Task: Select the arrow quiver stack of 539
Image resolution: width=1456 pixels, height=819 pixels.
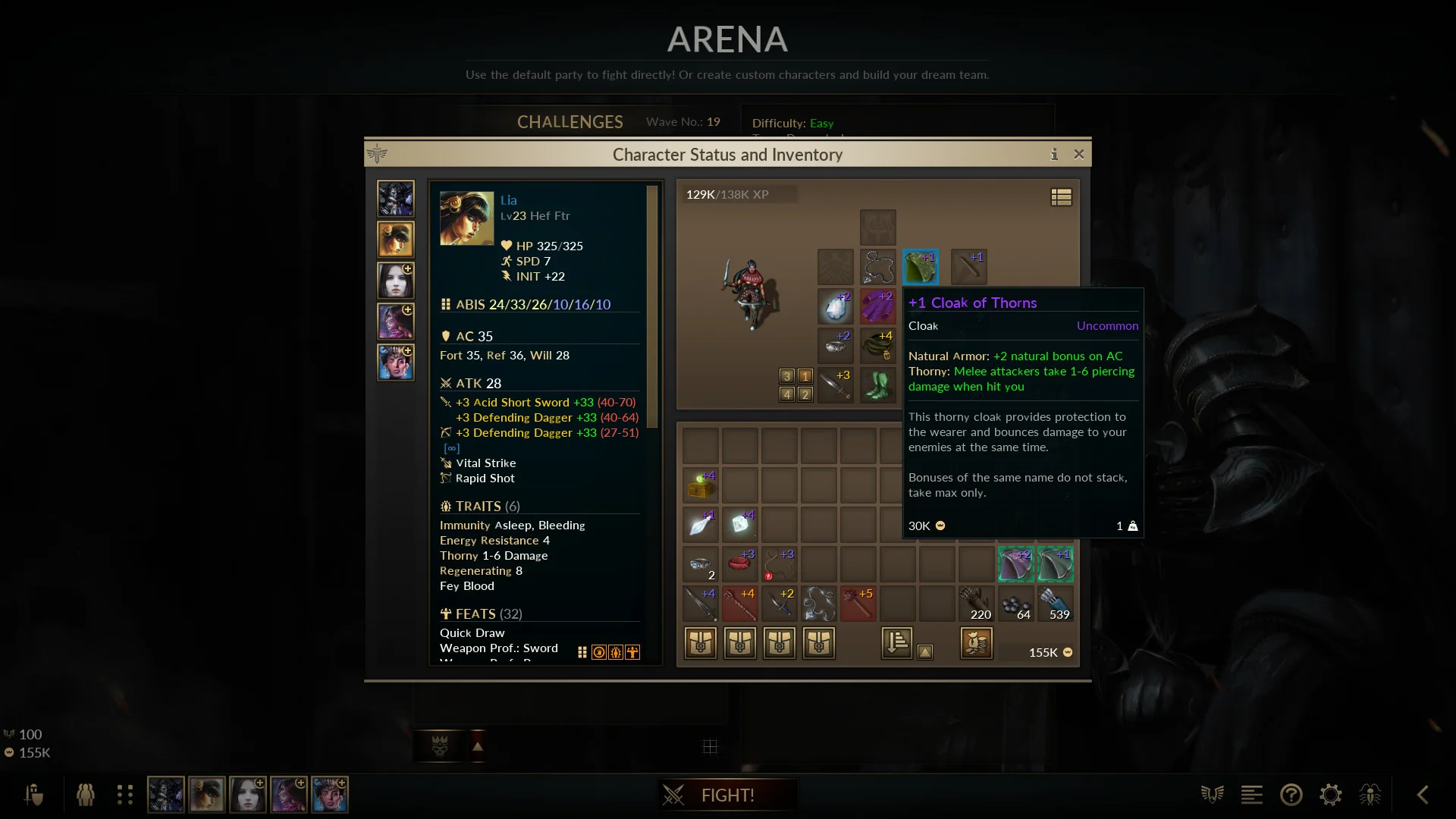Action: [1055, 604]
